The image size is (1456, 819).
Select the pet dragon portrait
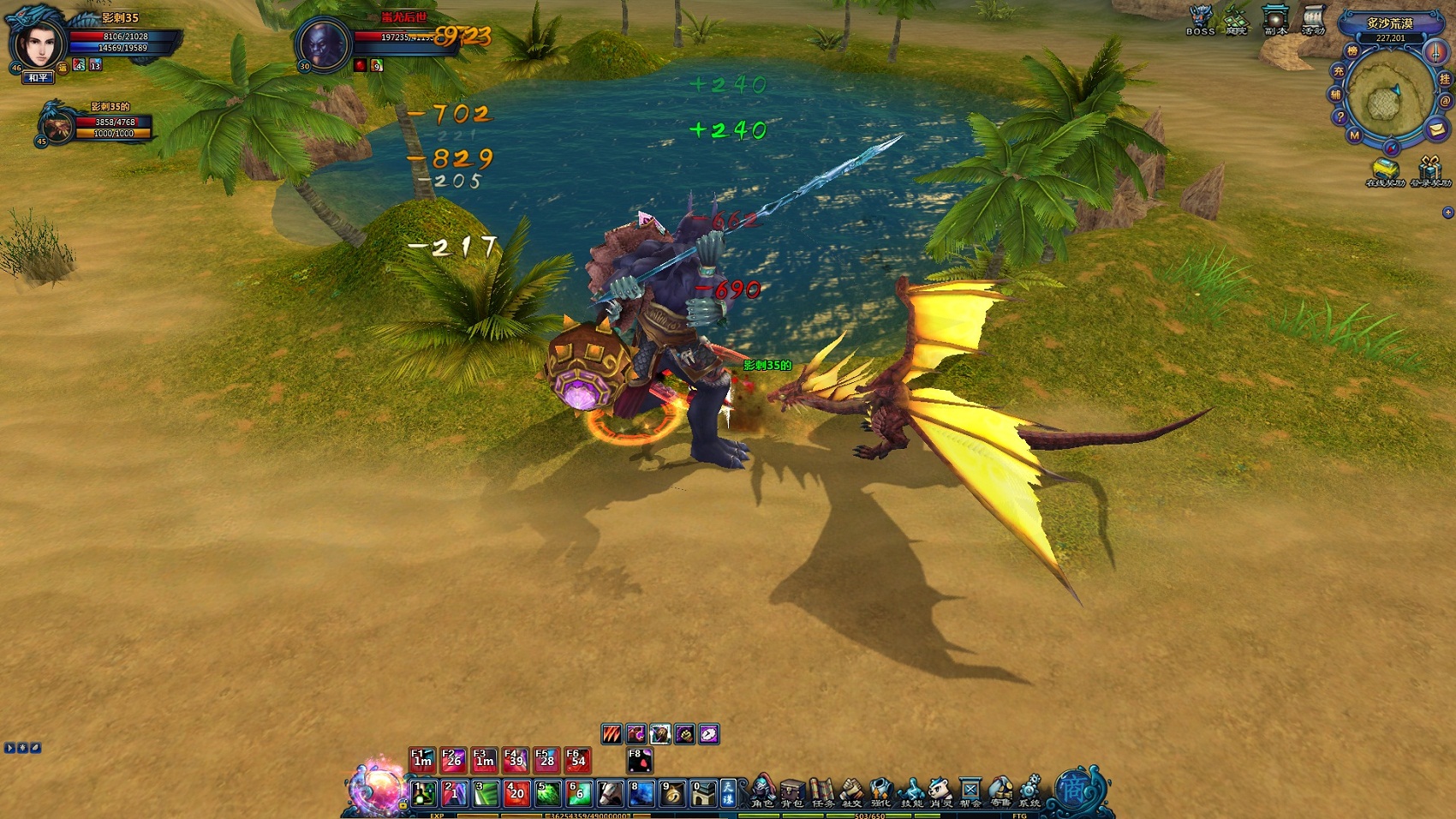tap(57, 125)
